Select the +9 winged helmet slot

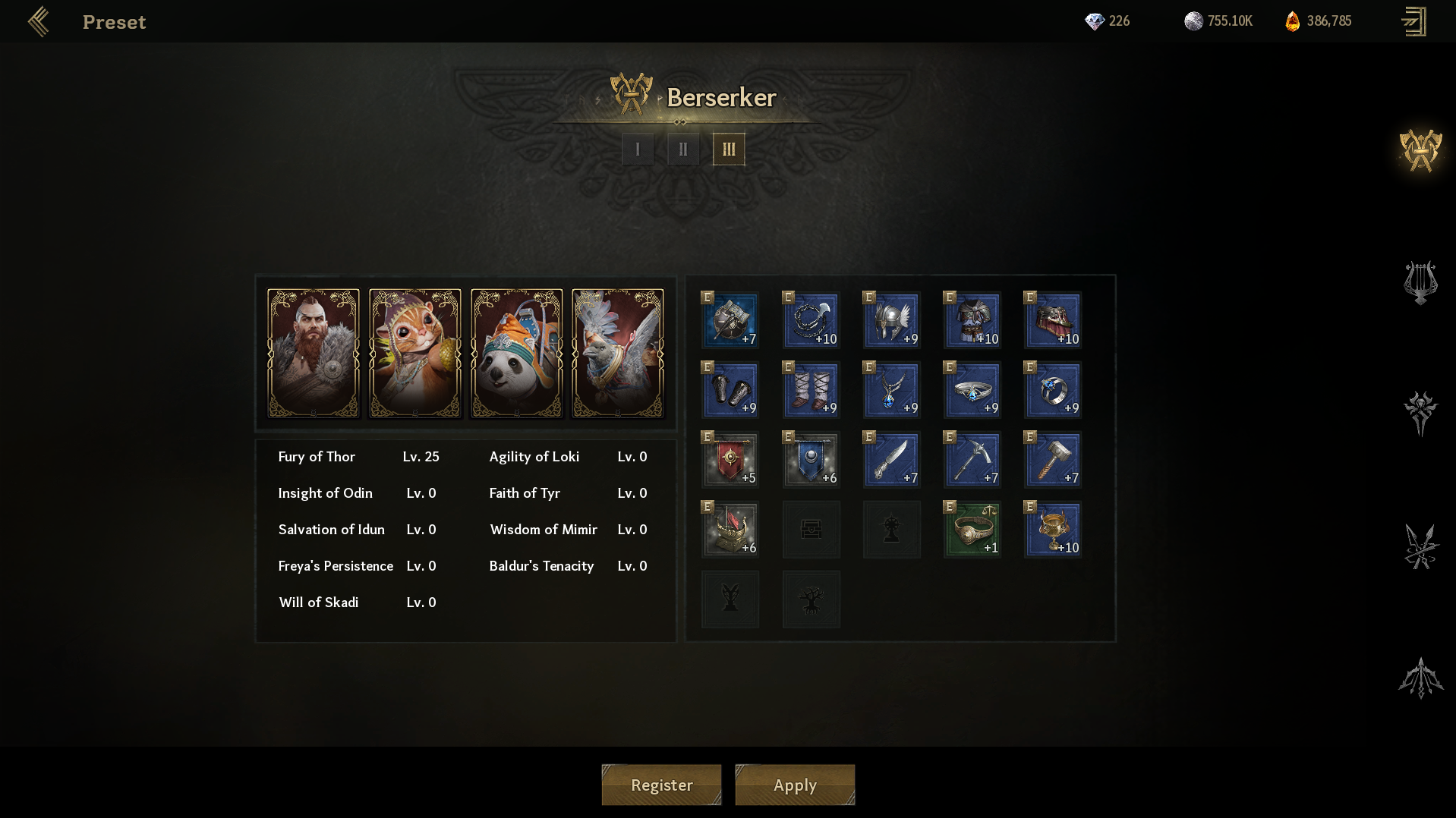pos(892,320)
